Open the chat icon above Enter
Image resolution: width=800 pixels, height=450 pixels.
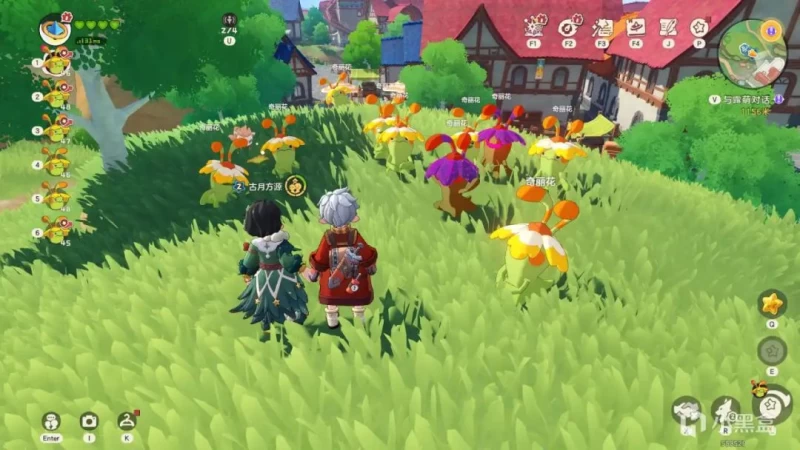(50, 421)
